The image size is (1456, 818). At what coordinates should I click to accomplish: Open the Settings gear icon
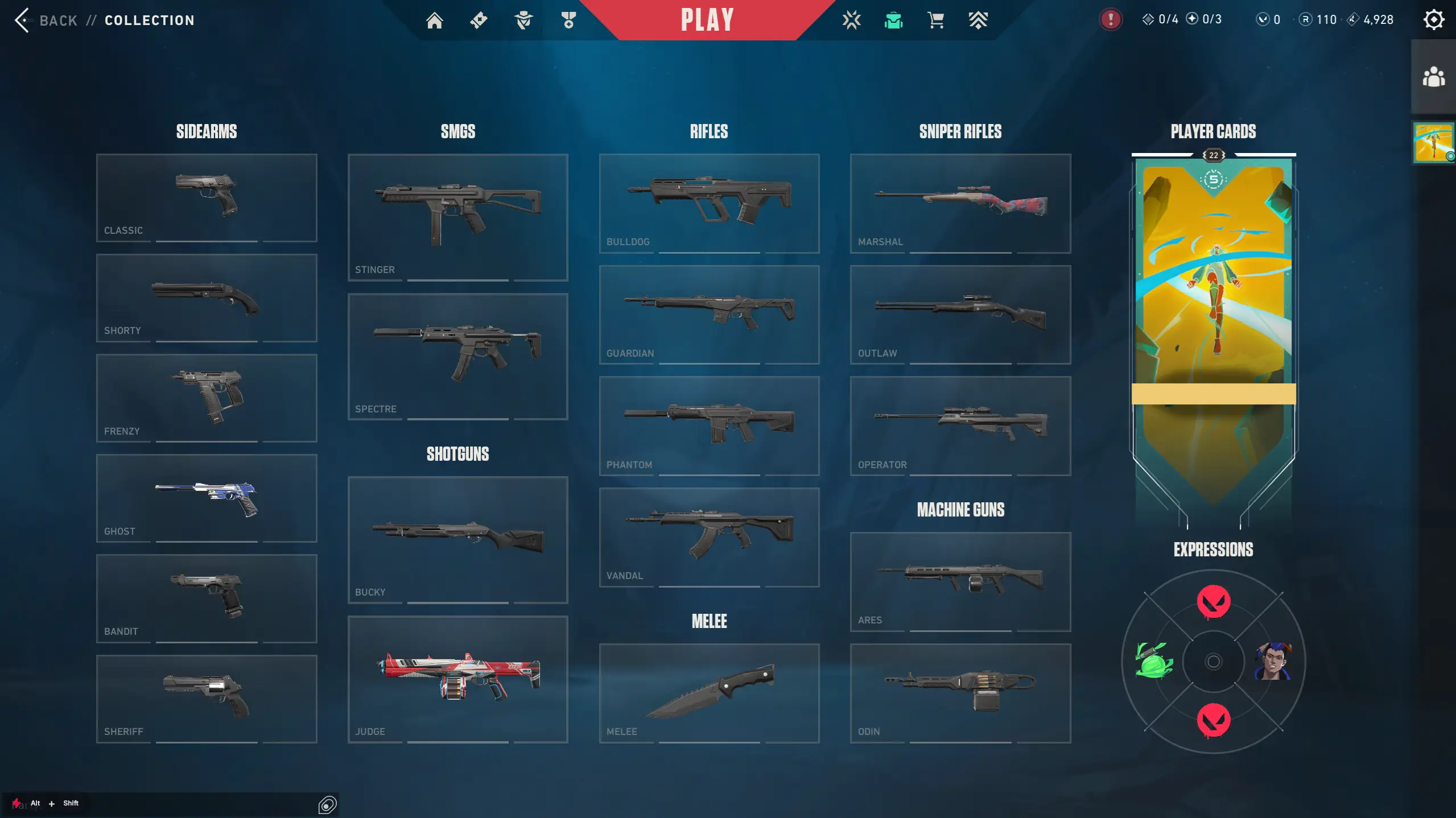(x=1433, y=20)
